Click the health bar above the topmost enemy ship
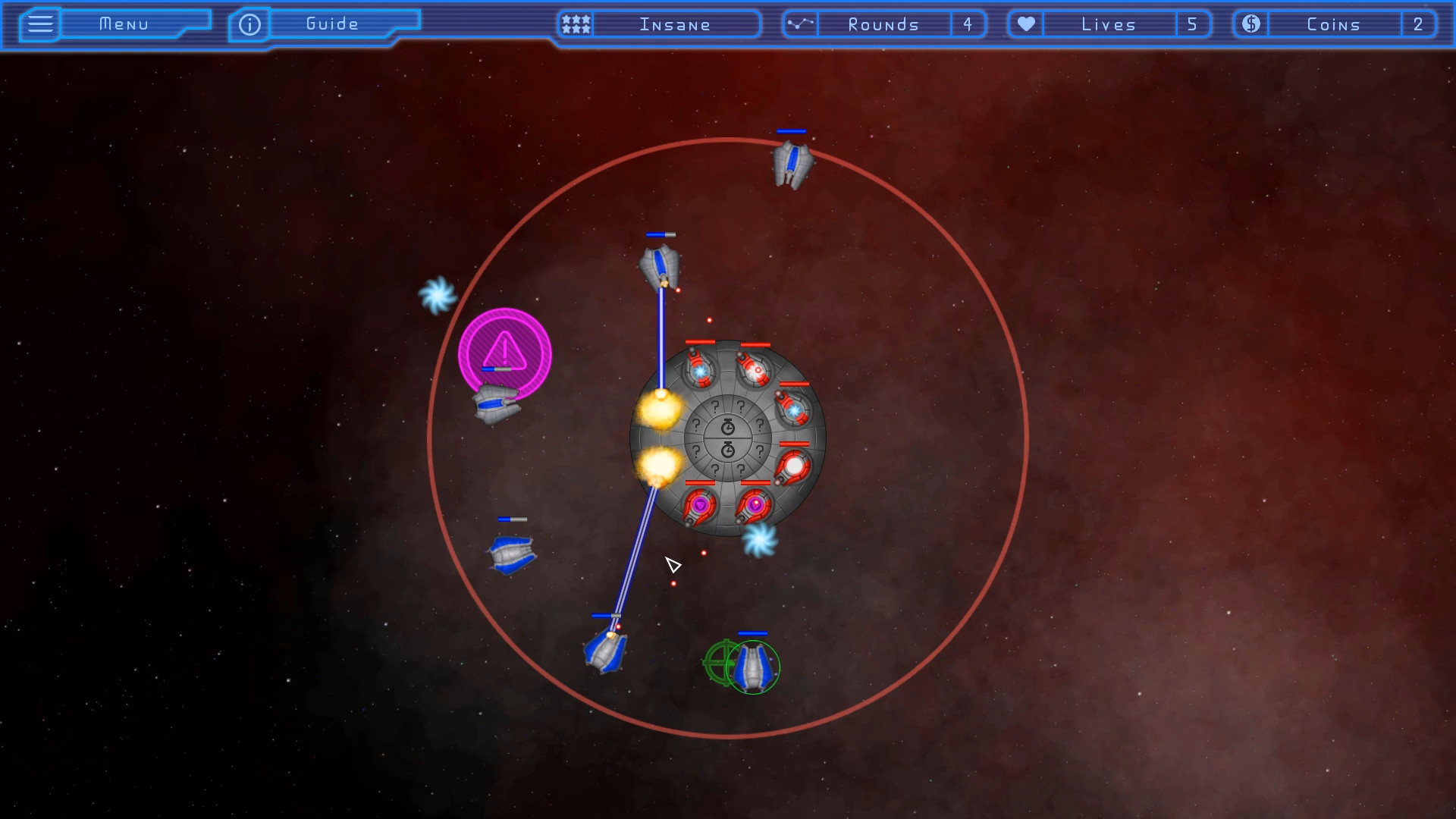The image size is (1456, 819). 791,131
